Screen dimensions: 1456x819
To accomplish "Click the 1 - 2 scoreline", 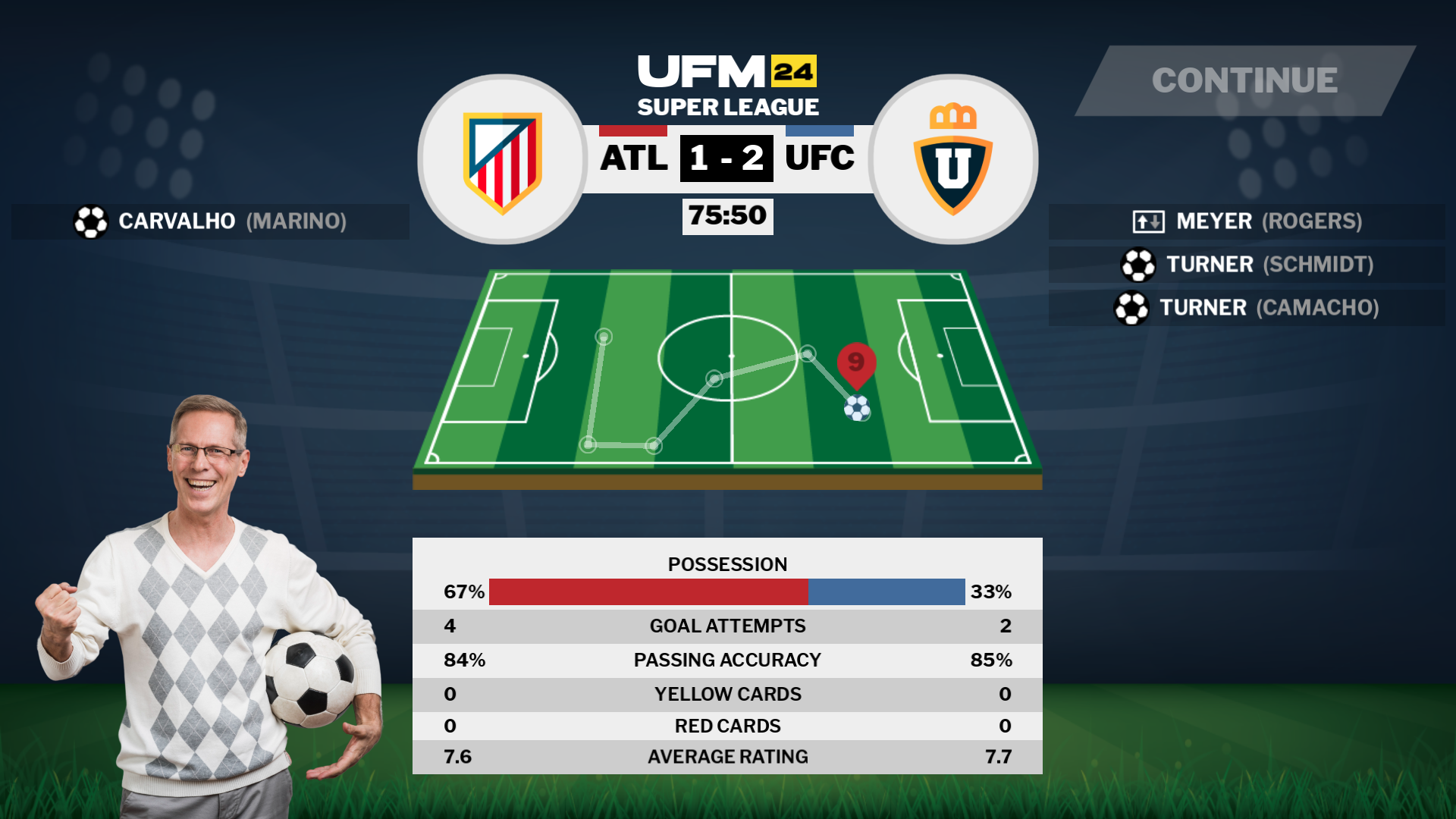I will click(x=726, y=157).
